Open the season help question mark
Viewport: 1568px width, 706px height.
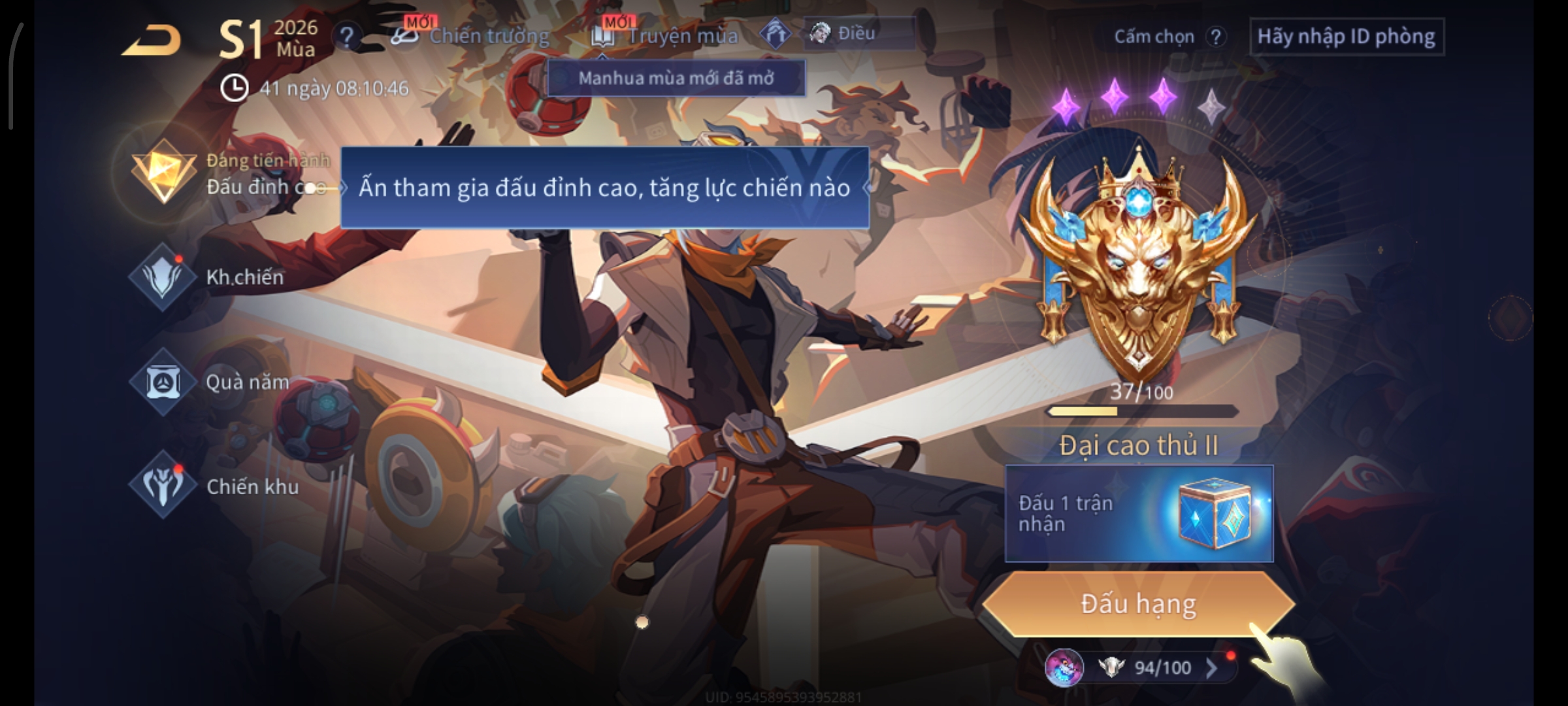[347, 37]
